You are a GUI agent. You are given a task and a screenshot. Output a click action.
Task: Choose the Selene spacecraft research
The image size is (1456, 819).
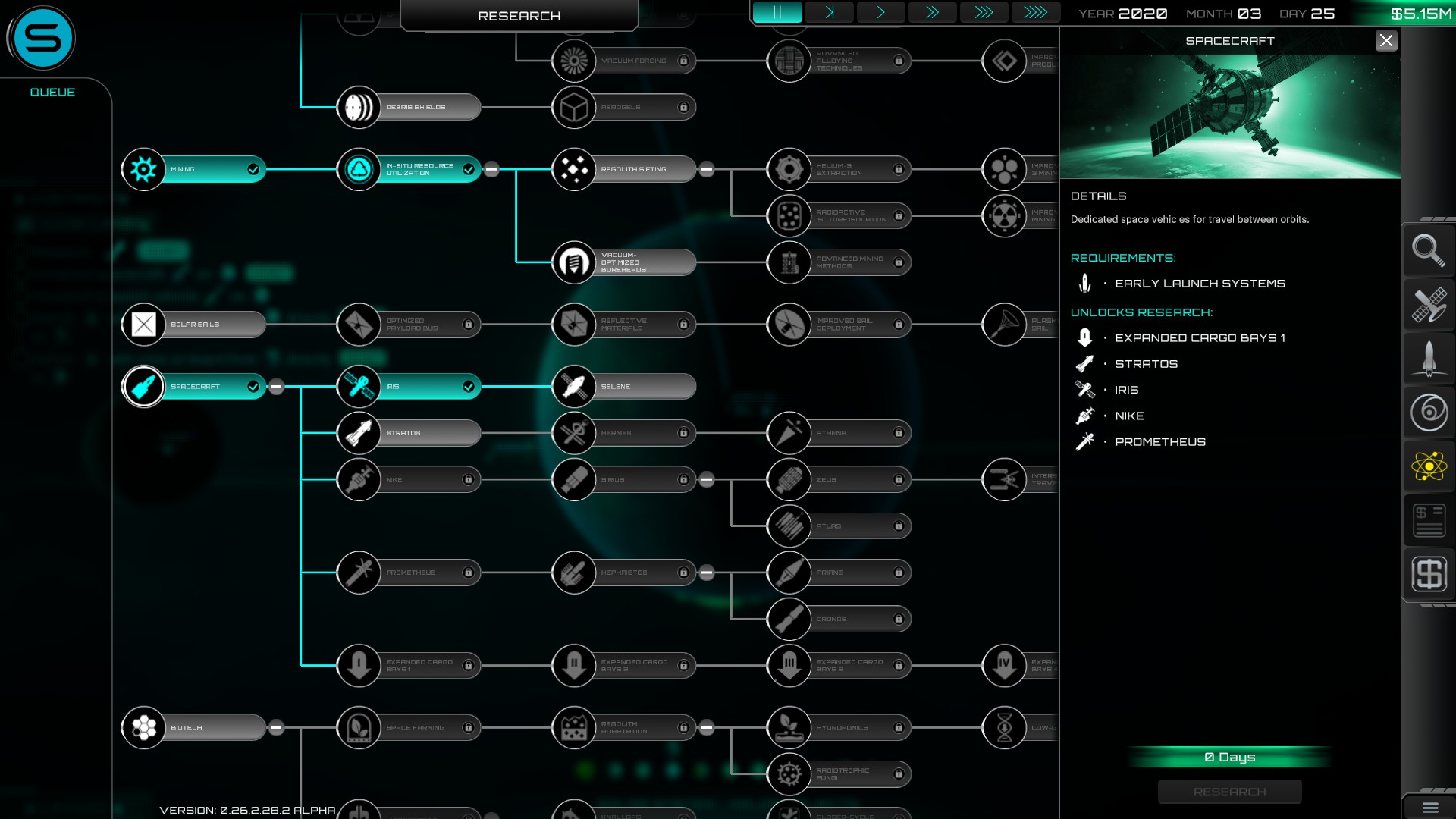[624, 387]
